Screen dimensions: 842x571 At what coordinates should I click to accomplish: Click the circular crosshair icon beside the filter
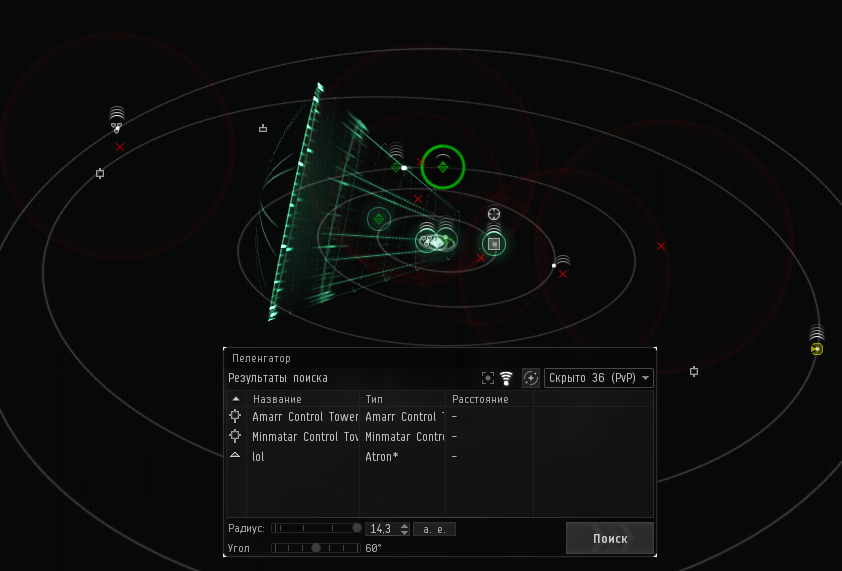531,378
